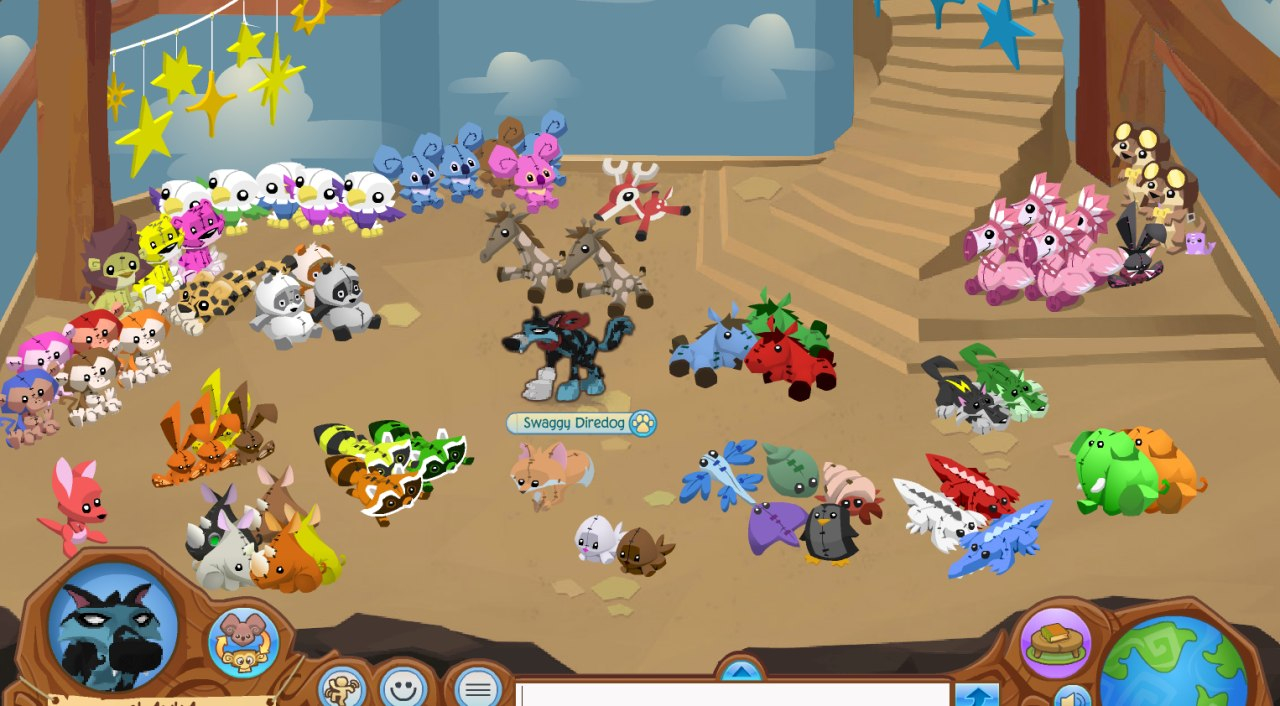Toggle the sound speaker button
Screen dimensions: 1280x706
pyautogui.click(x=1073, y=697)
